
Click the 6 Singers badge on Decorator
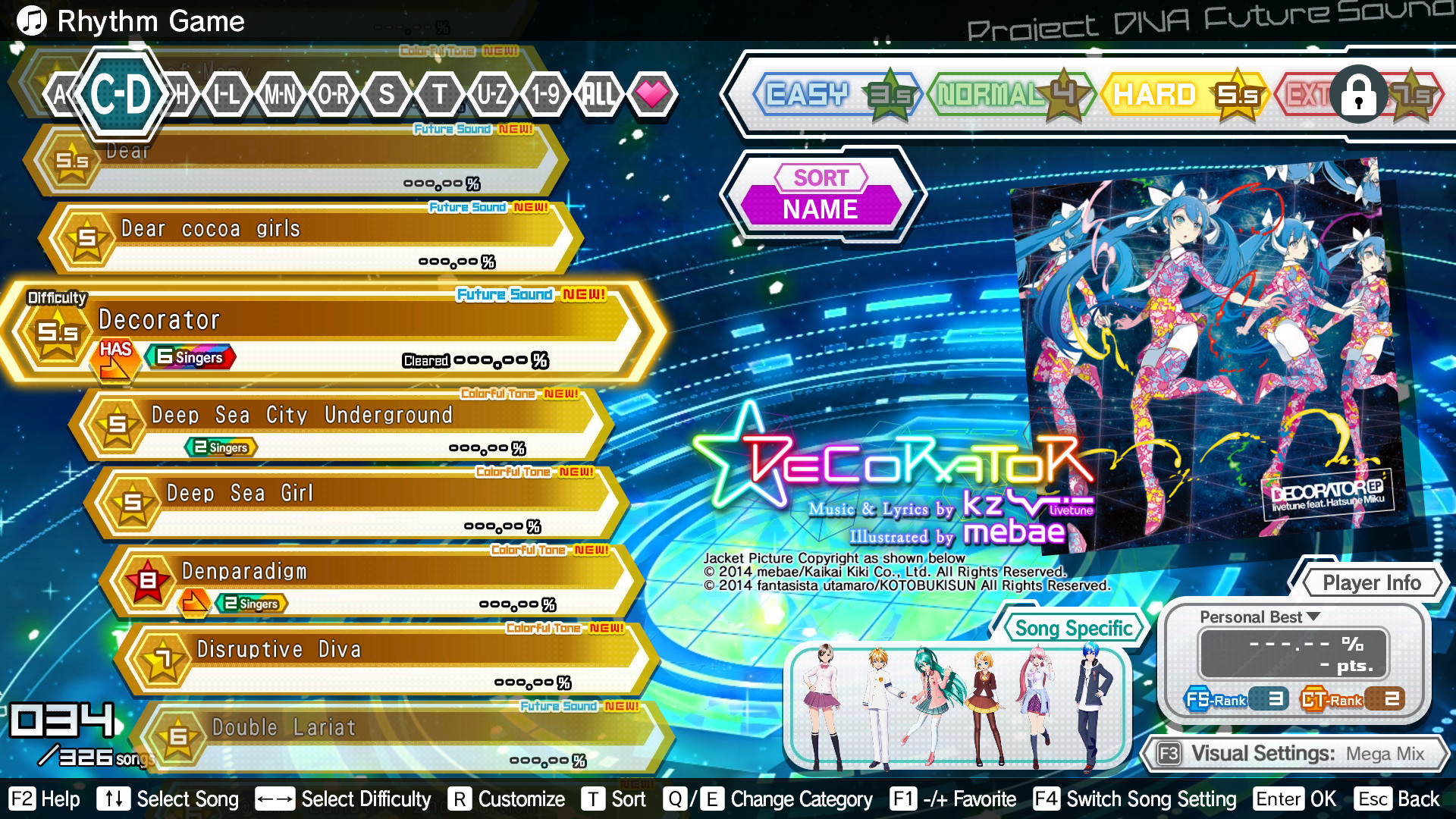pyautogui.click(x=192, y=356)
